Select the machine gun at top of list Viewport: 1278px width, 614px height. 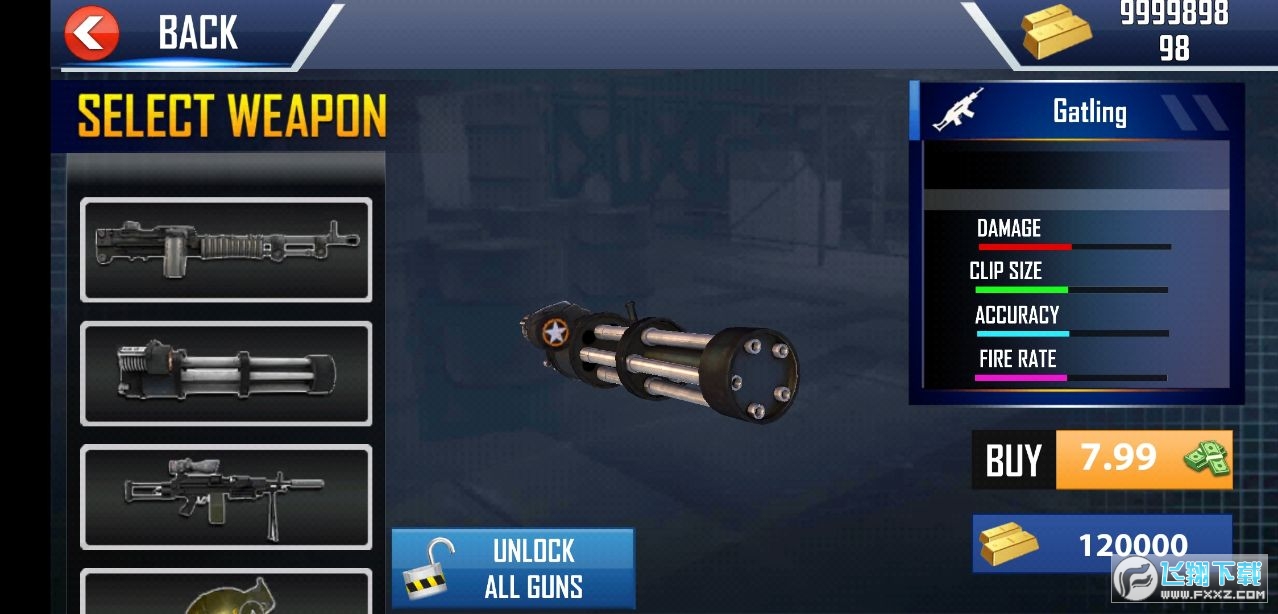pos(226,249)
